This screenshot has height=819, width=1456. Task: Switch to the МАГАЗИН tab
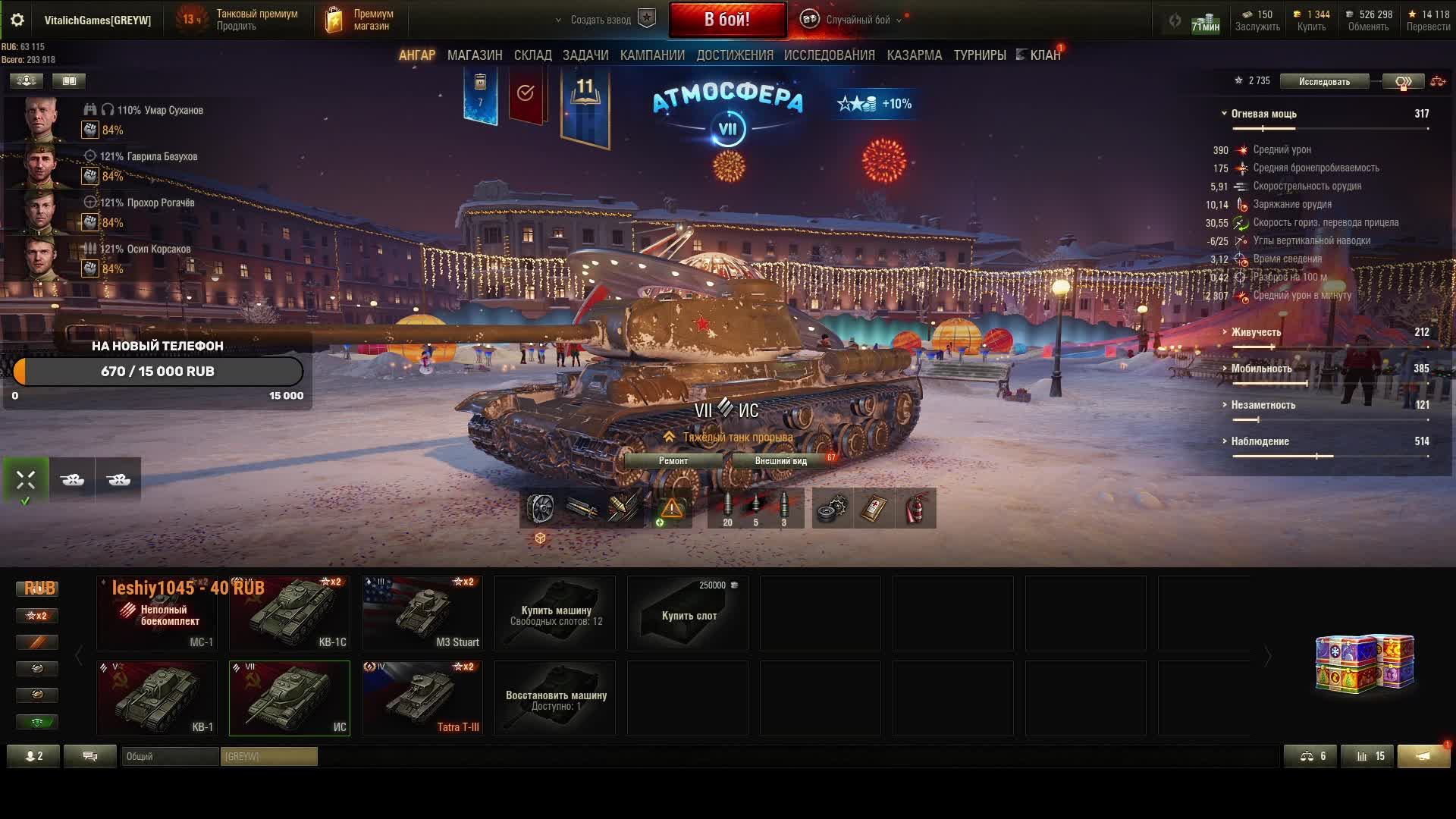click(x=475, y=55)
